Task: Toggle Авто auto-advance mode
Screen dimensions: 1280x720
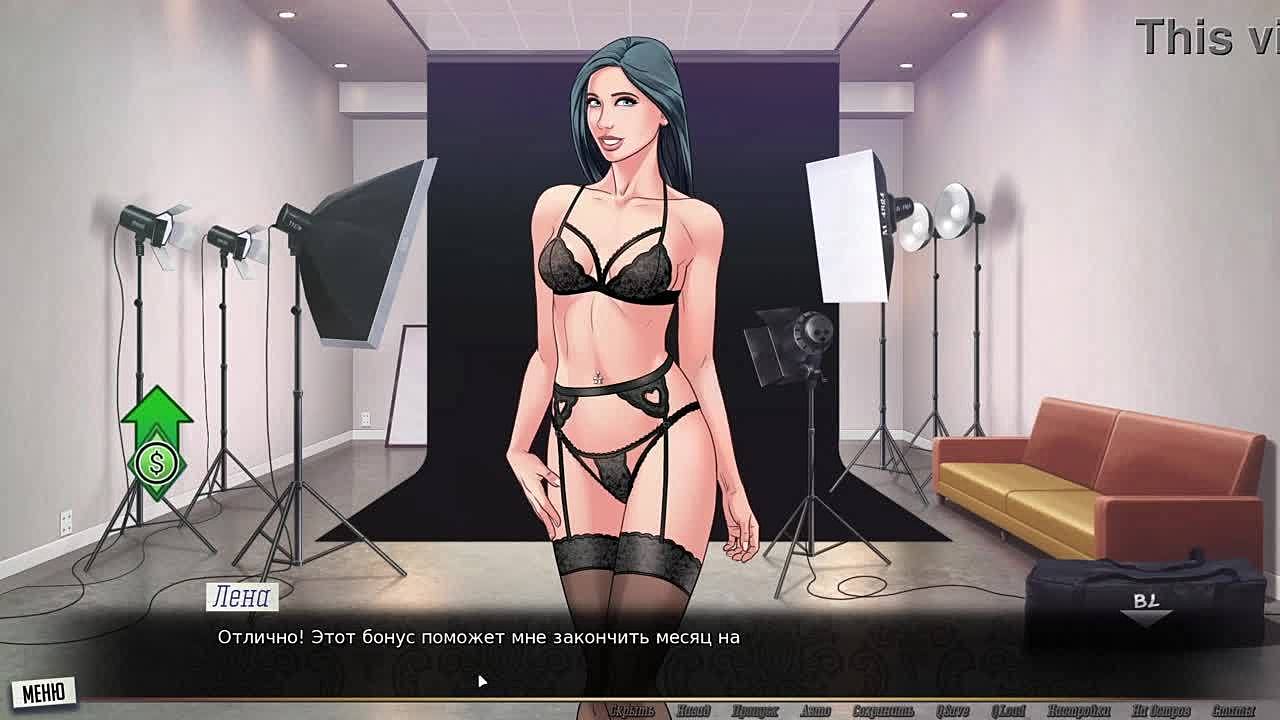Action: coord(815,711)
